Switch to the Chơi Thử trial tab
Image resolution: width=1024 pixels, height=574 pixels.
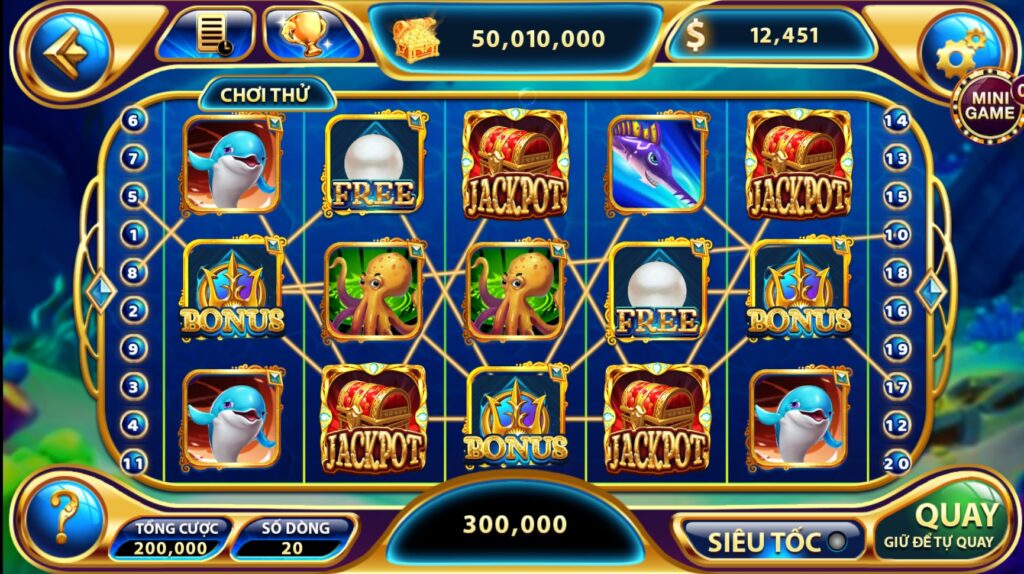click(265, 96)
